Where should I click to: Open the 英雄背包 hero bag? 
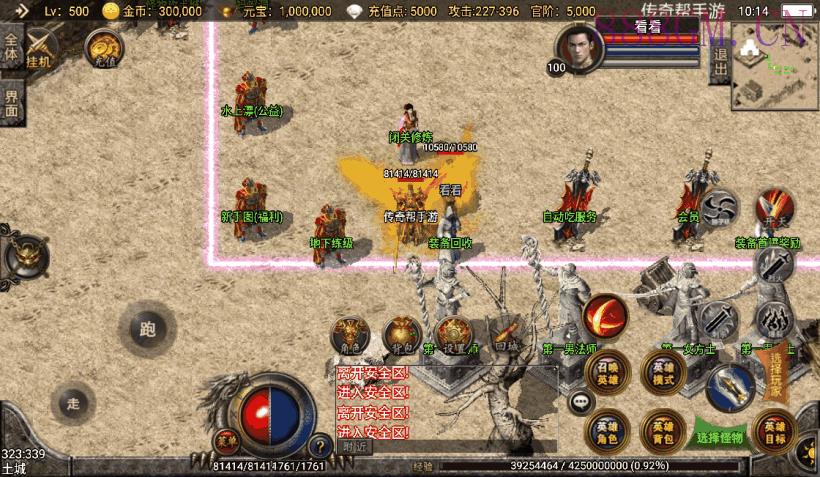663,429
